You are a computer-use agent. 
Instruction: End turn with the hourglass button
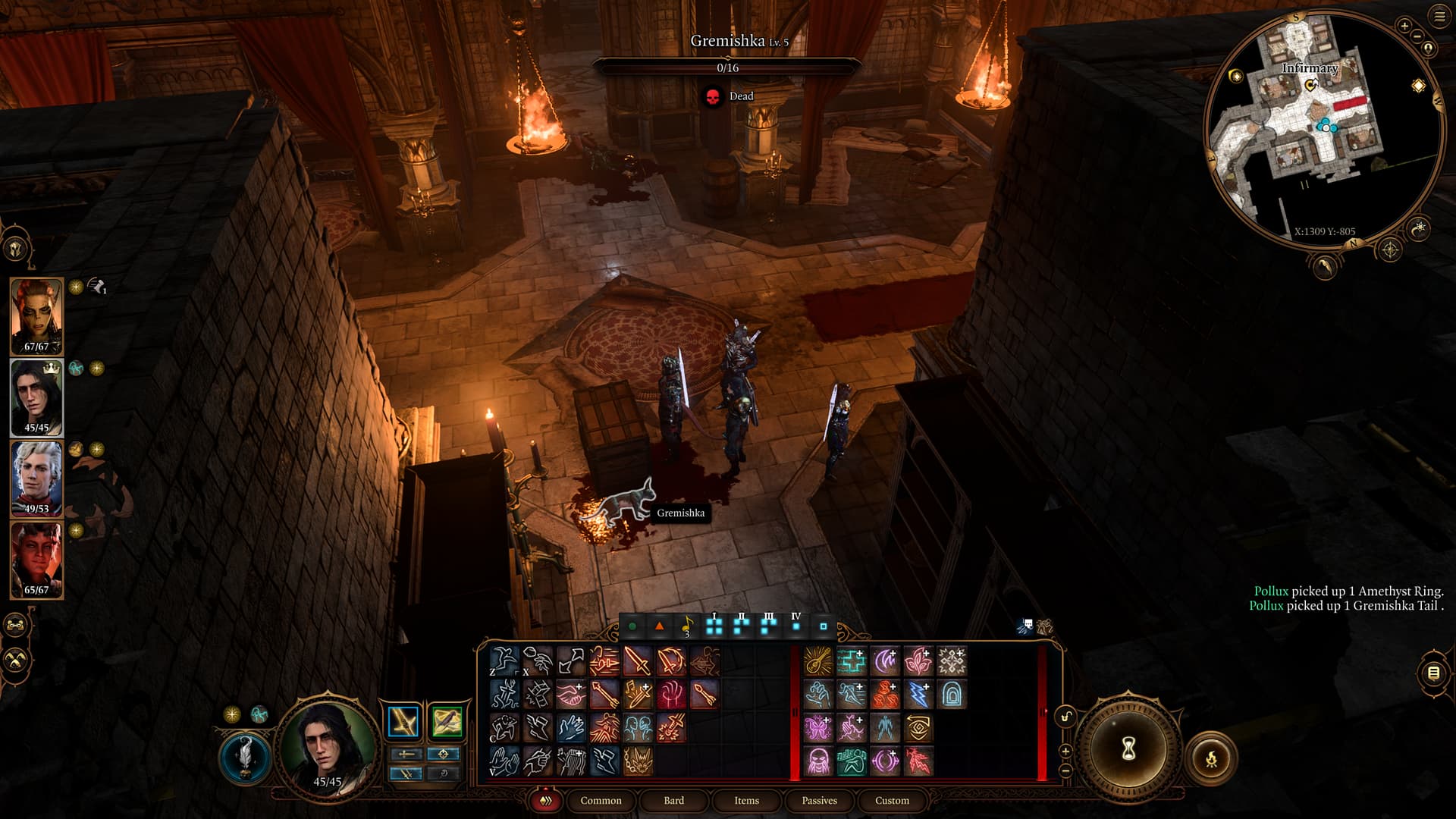pyautogui.click(x=1128, y=749)
